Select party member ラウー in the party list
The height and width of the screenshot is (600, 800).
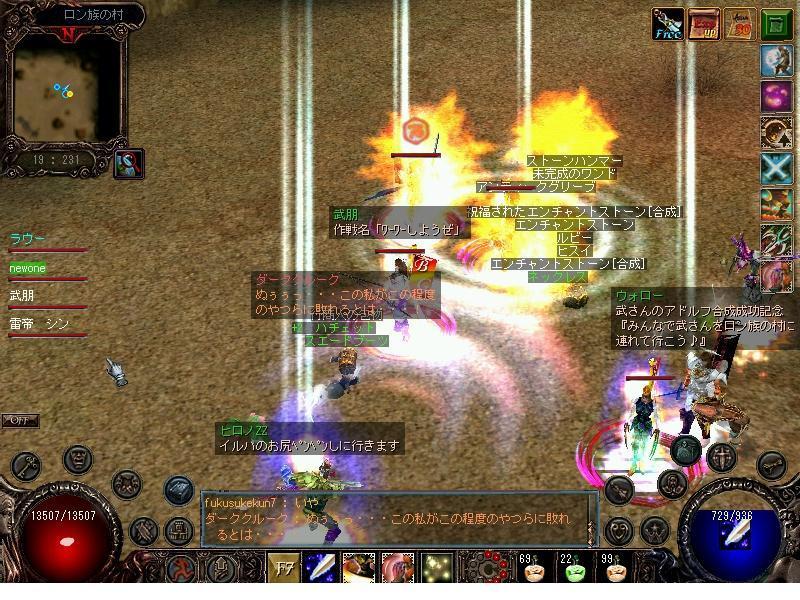click(x=28, y=239)
